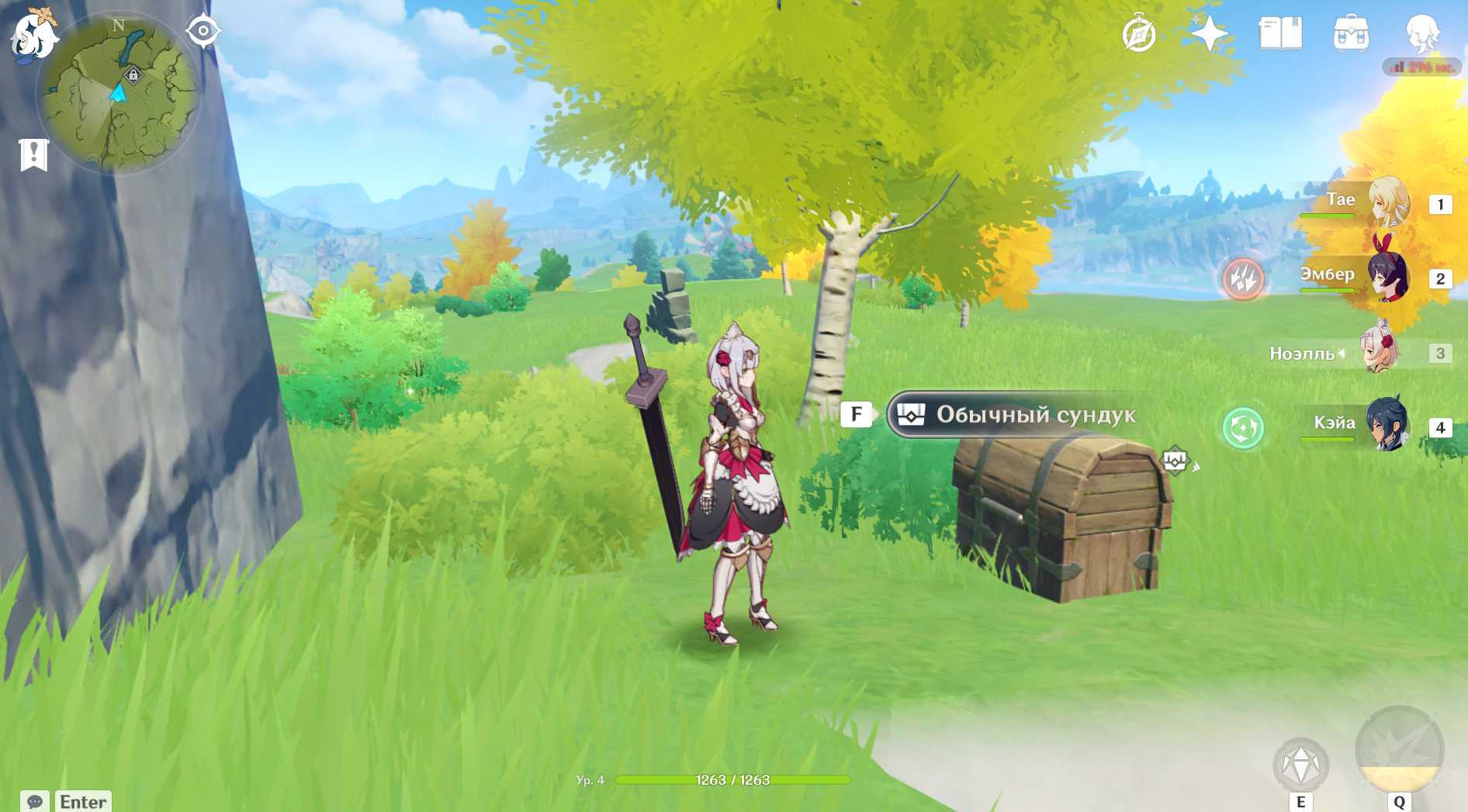
Task: Activate Noelle's elemental skill icon
Action: 1301,765
